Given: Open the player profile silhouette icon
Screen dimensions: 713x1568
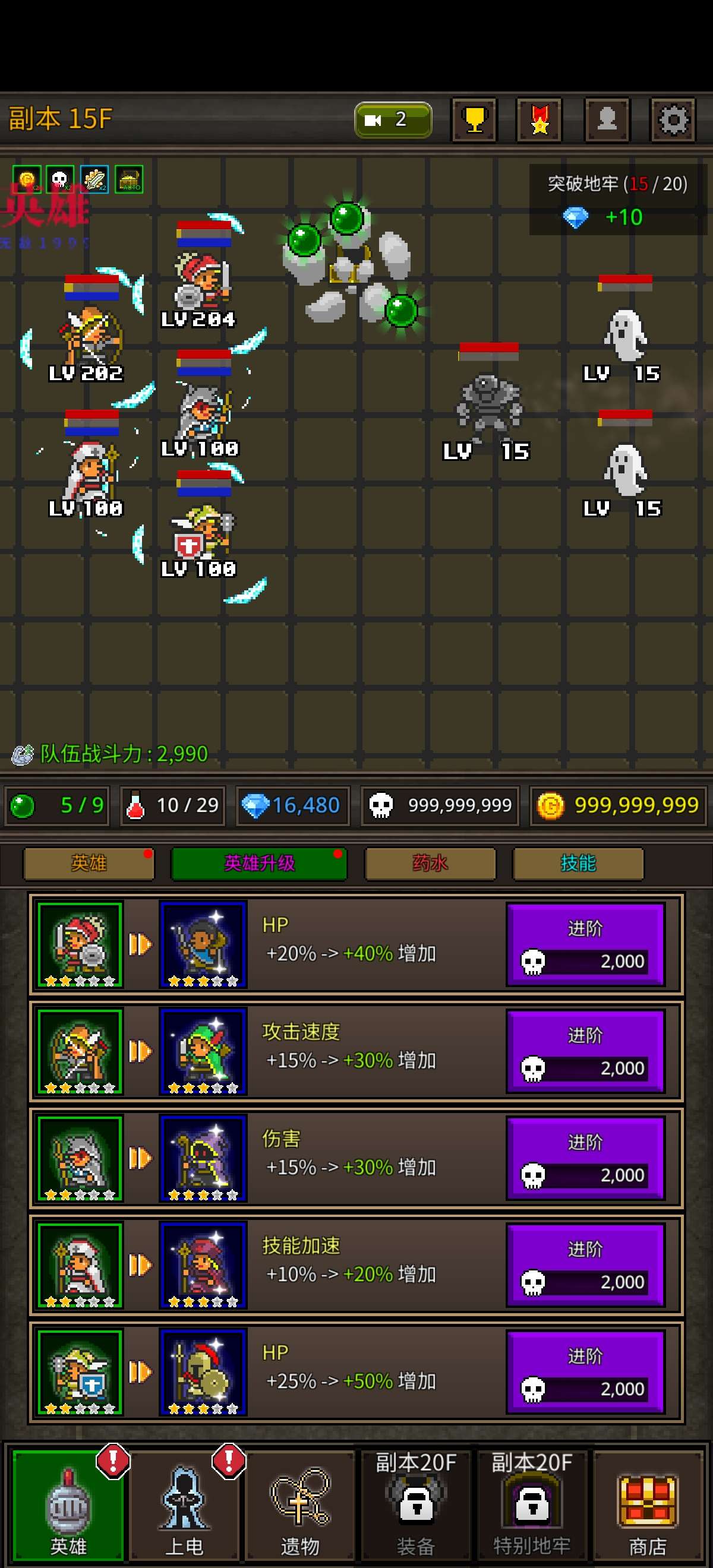Looking at the screenshot, I should [x=607, y=119].
